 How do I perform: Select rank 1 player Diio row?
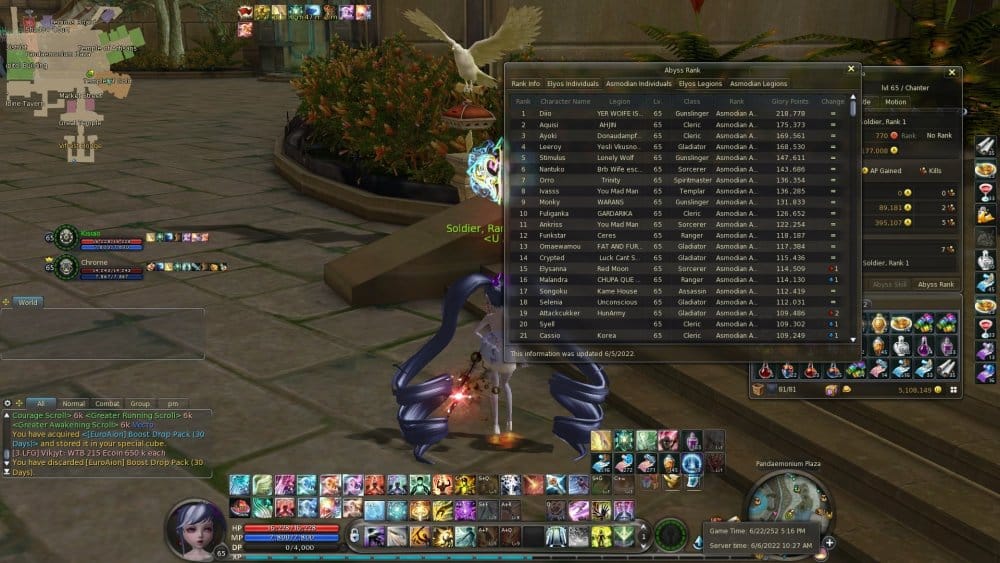pyautogui.click(x=680, y=114)
